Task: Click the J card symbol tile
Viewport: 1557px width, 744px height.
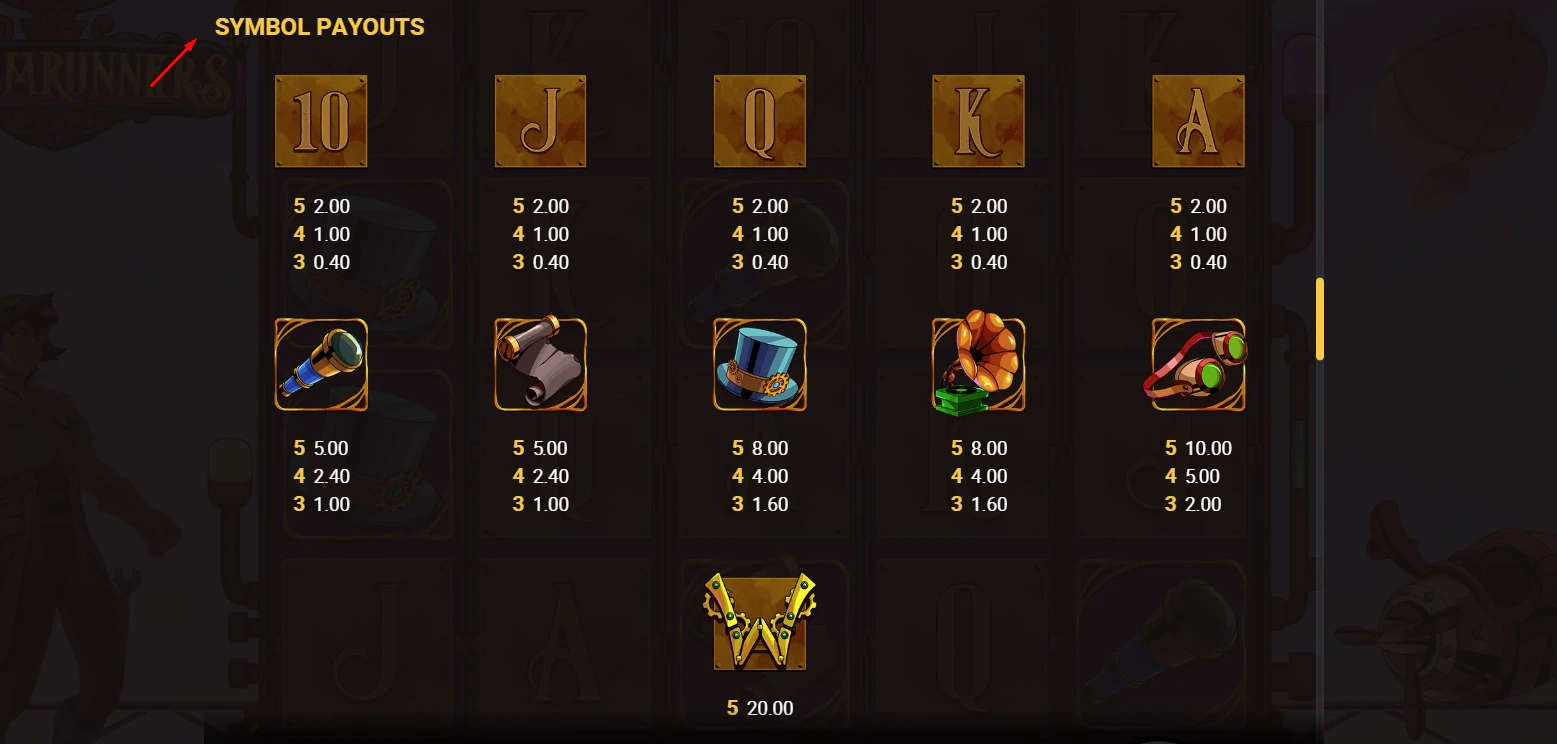Action: tap(540, 121)
